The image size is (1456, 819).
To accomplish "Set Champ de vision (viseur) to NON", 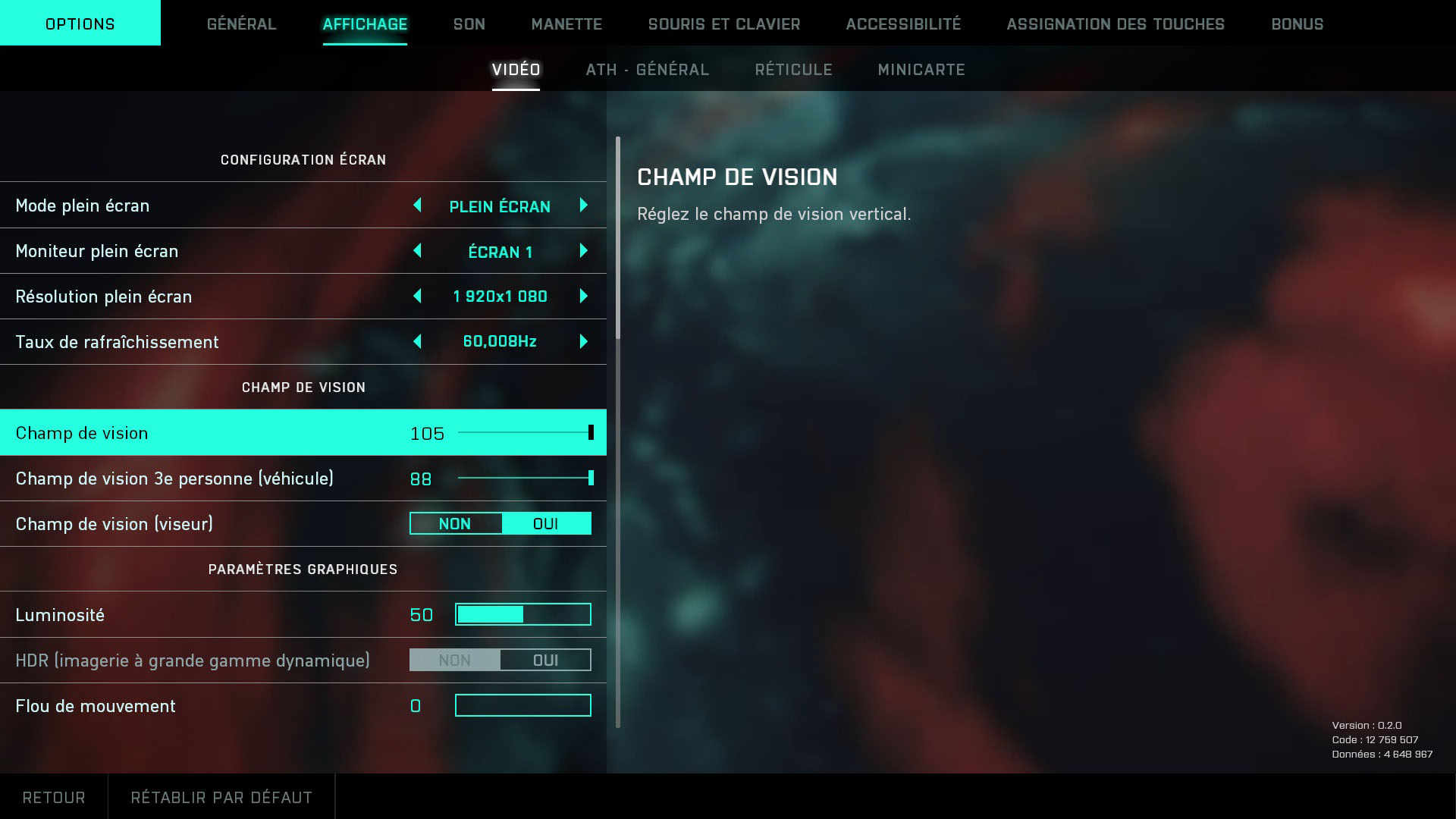I will coord(455,523).
